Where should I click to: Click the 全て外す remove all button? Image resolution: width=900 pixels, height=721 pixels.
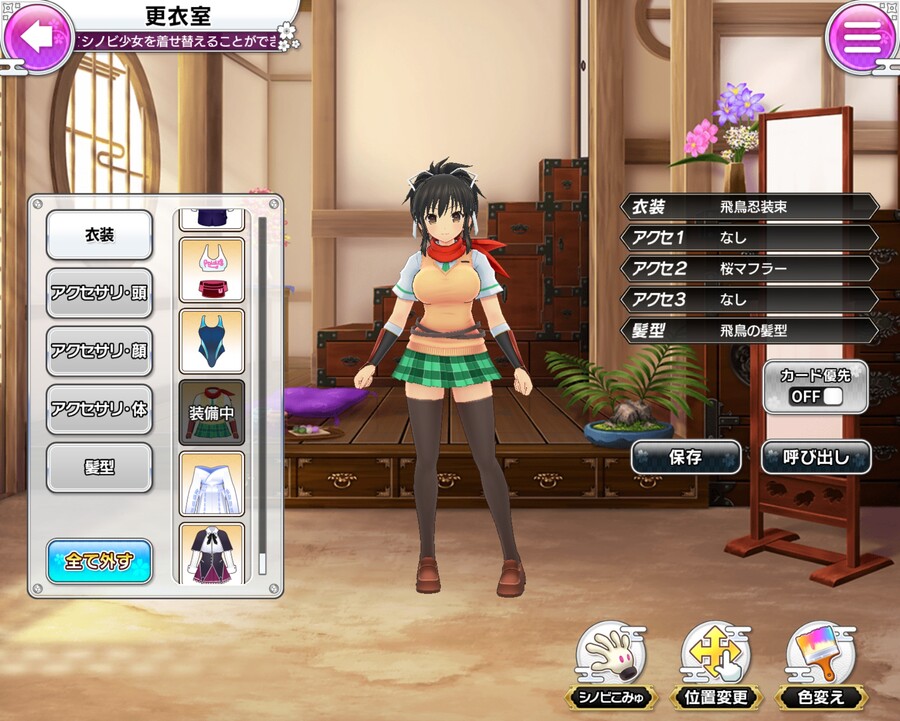point(100,561)
